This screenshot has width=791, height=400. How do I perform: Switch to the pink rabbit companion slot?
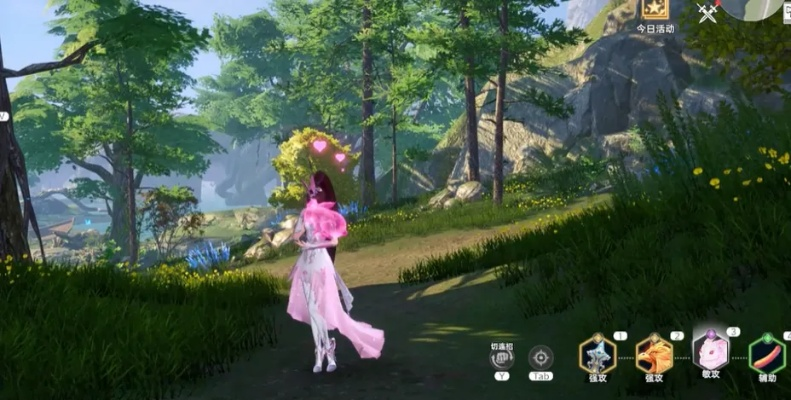point(711,352)
